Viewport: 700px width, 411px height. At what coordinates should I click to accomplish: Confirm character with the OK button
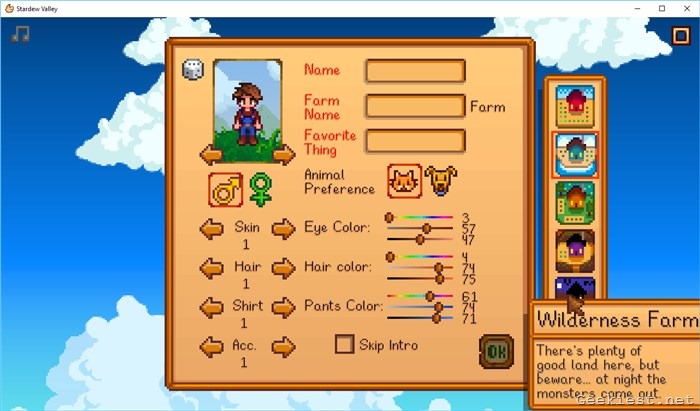(x=495, y=351)
